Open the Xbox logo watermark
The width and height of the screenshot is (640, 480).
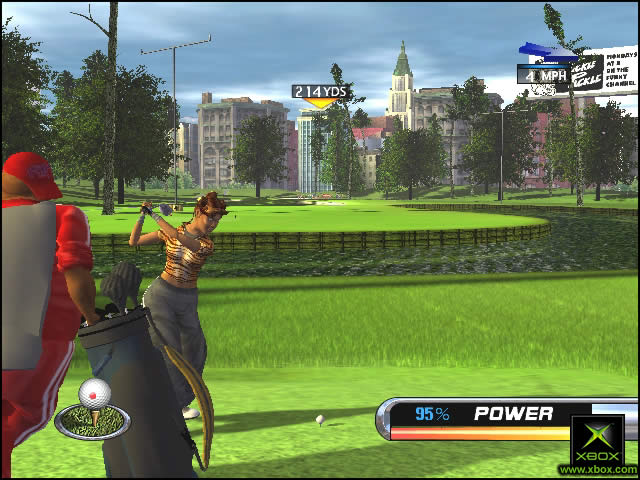(x=598, y=441)
